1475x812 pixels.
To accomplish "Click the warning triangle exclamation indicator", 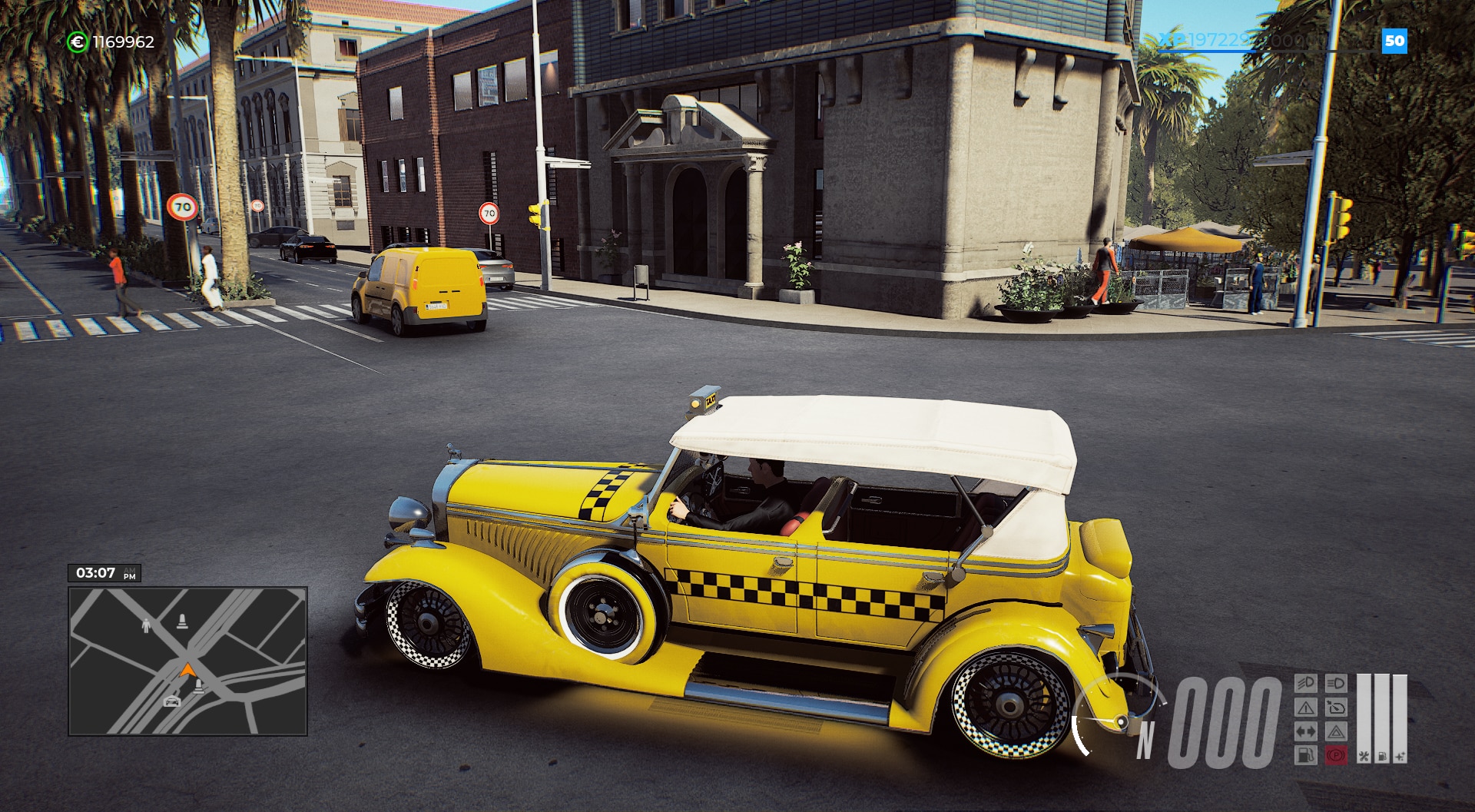I will tap(1305, 707).
